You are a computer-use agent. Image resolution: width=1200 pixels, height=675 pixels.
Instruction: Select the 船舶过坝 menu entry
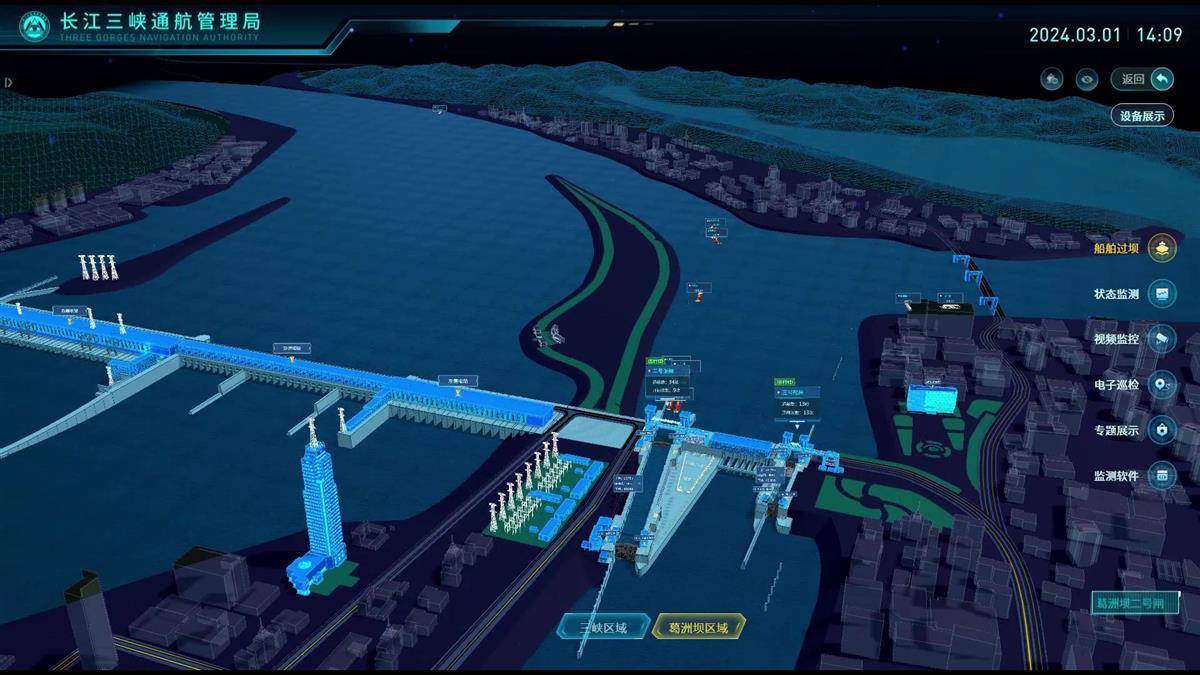1160,248
